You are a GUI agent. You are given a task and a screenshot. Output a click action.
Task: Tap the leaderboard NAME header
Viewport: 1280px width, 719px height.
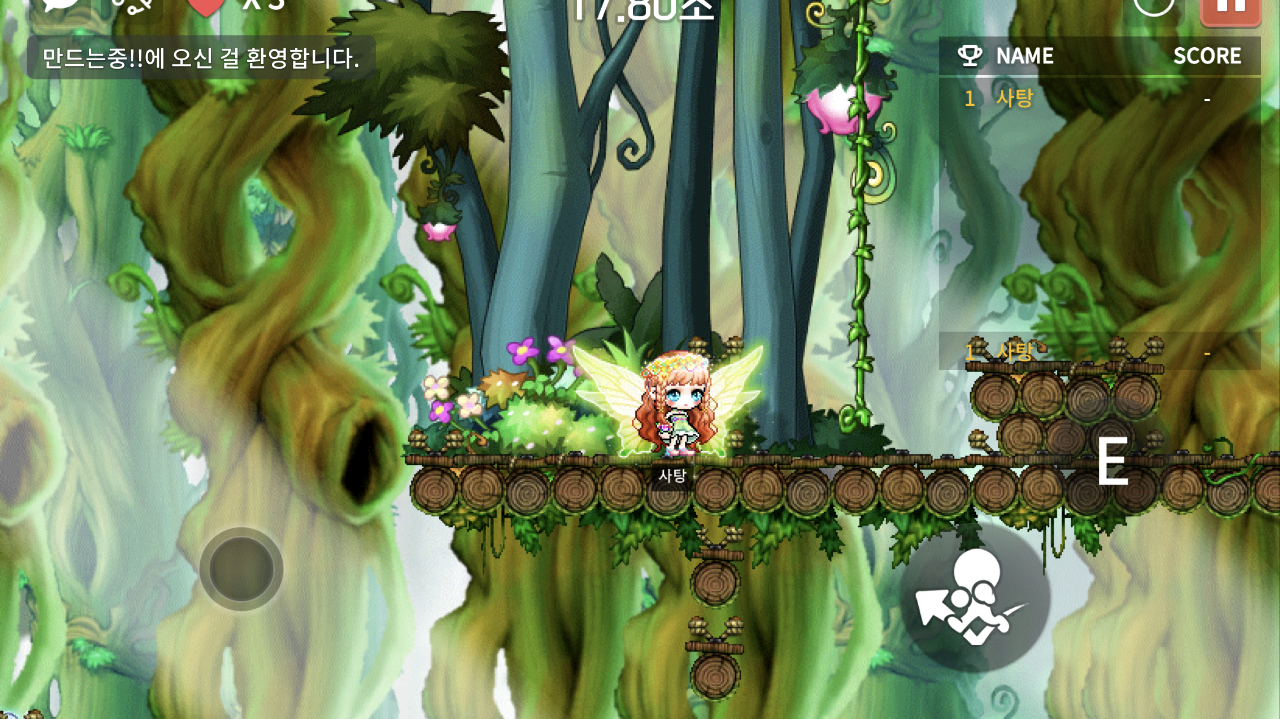[x=1024, y=56]
